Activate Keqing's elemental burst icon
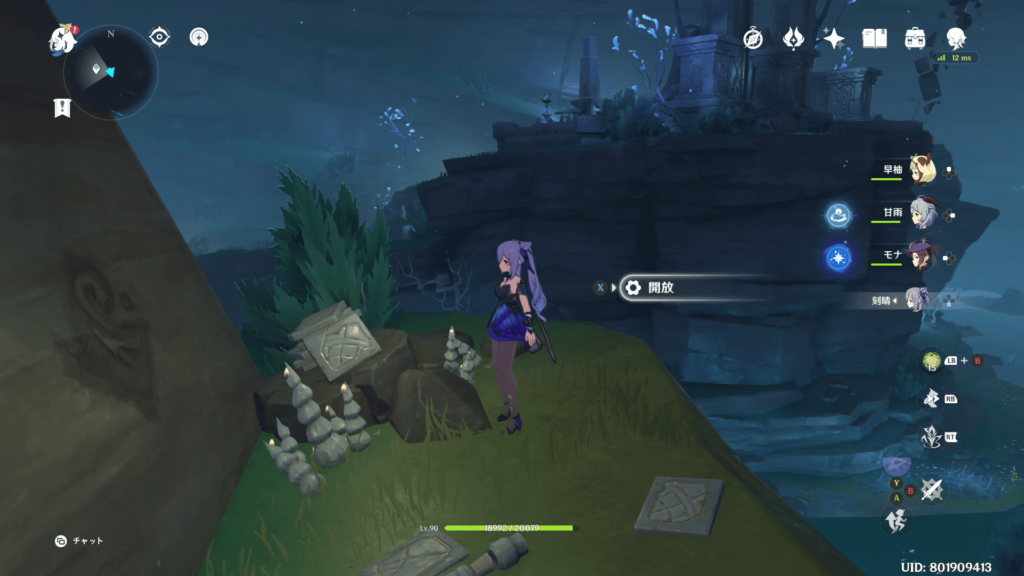 point(931,438)
